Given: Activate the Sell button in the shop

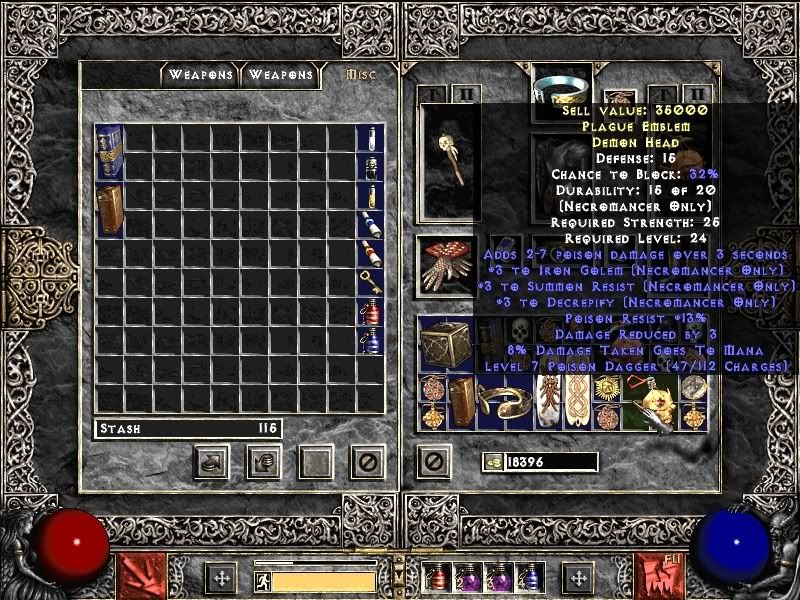Looking at the screenshot, I should tap(263, 461).
